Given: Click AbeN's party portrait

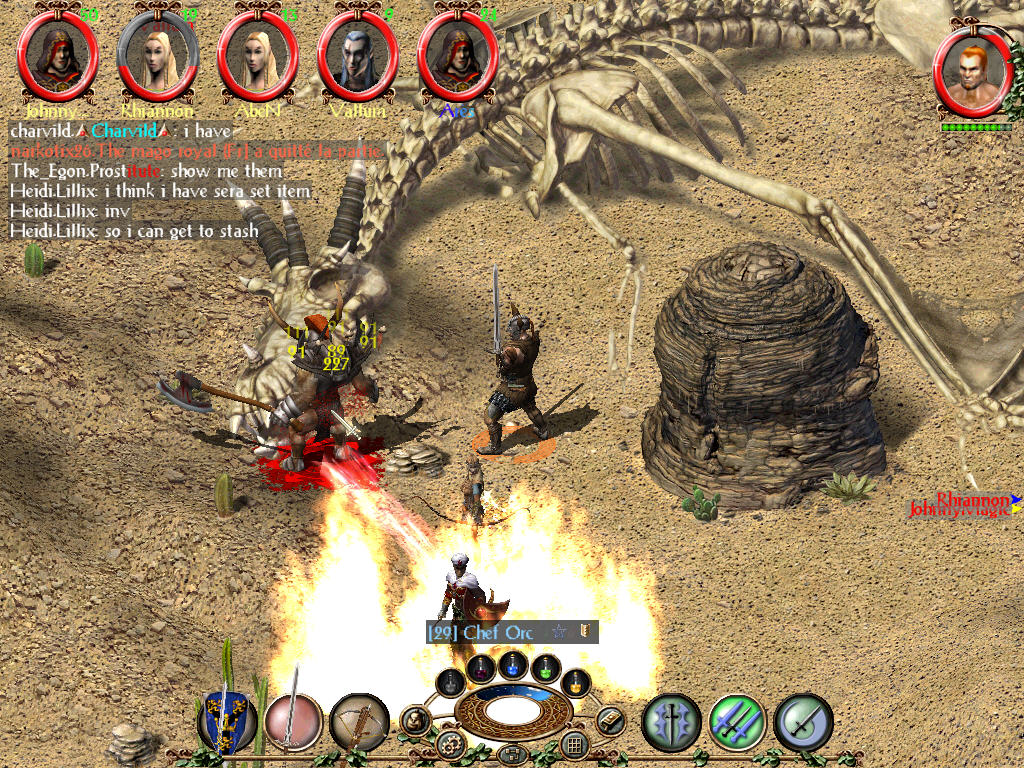Looking at the screenshot, I should [258, 56].
